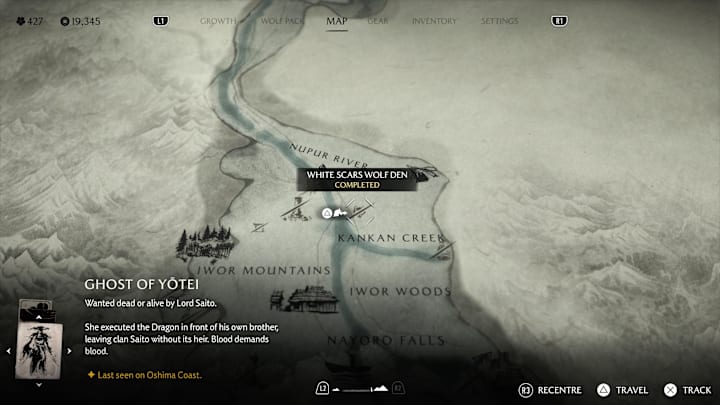Switch to the Growth tab
Viewport: 720px width, 405px height.
(x=218, y=21)
